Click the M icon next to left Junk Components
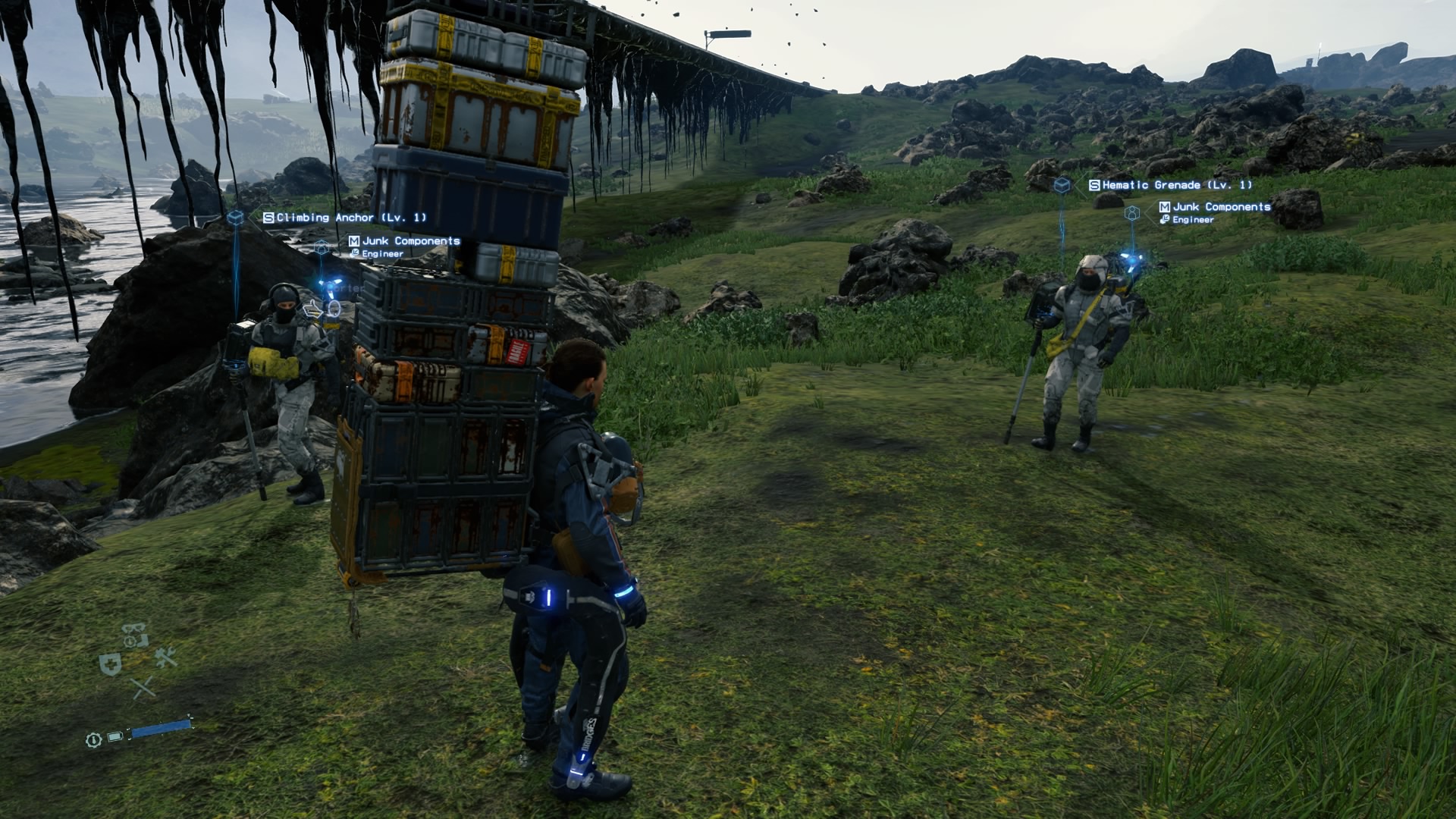1456x819 pixels. pyautogui.click(x=354, y=241)
